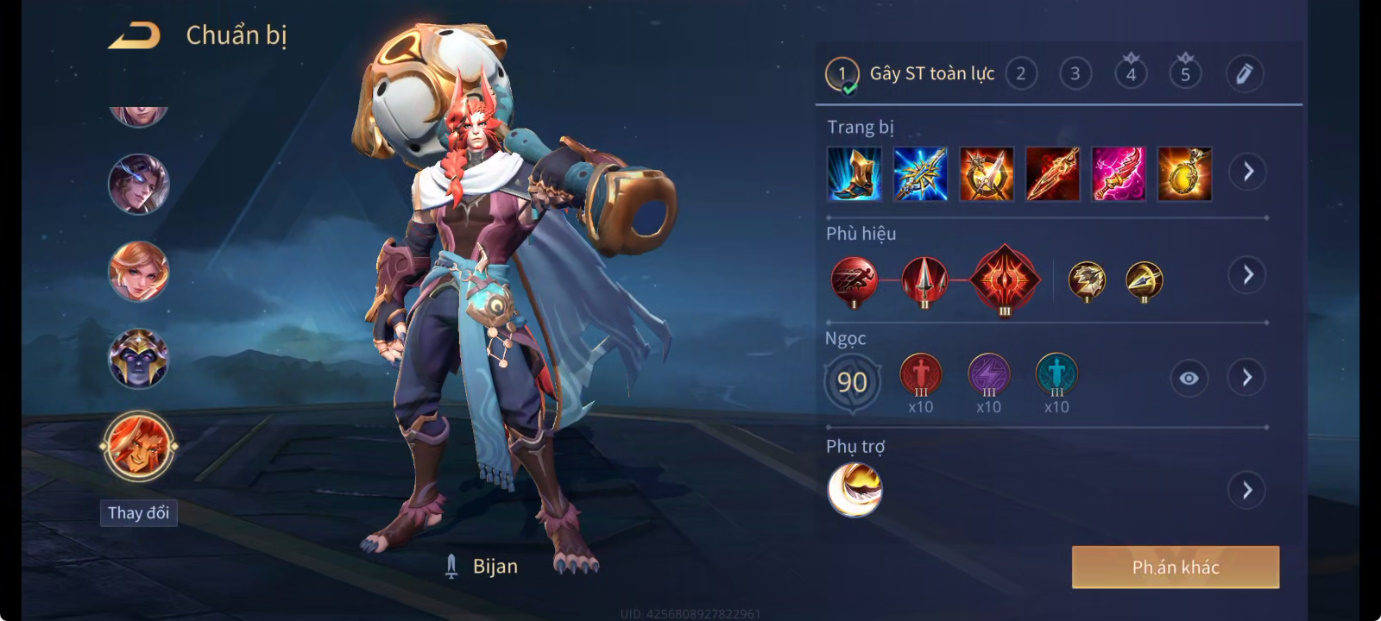Screen dimensions: 1381x621
Task: Select build preset 2 tab
Action: [x=1021, y=73]
